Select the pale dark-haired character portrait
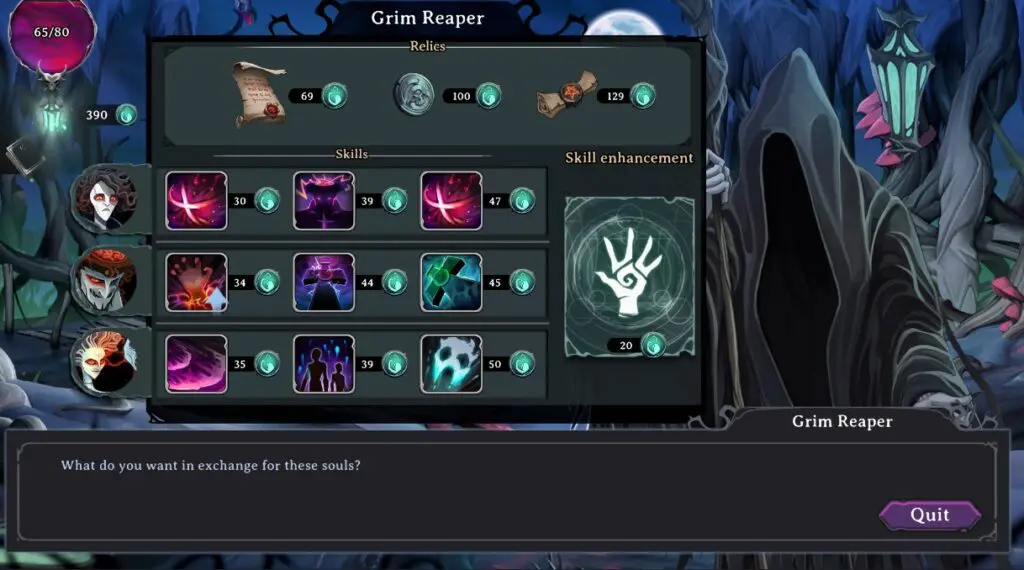Viewport: 1024px width, 570px height. click(x=106, y=201)
